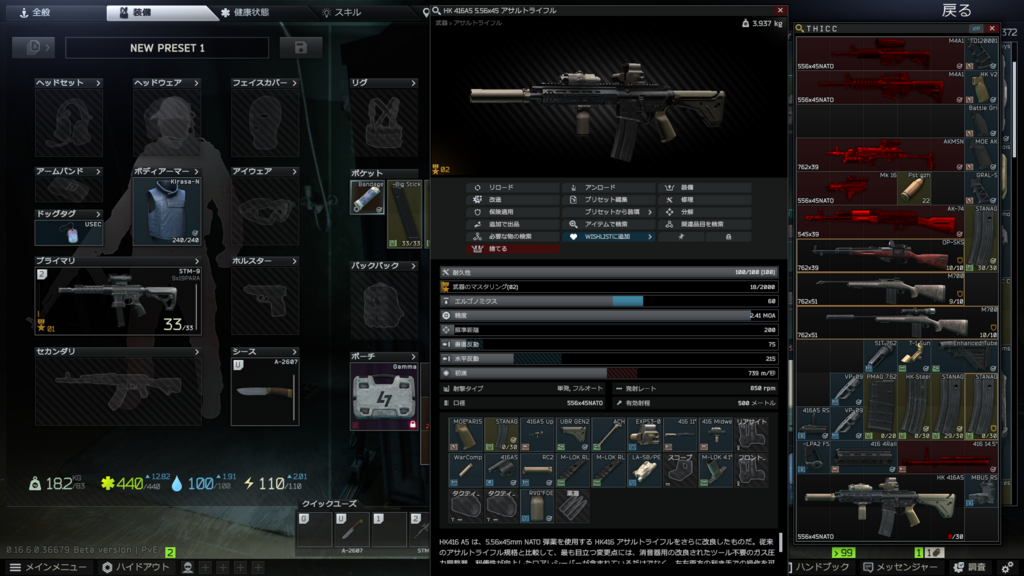
Task: Click the Kirasa-N body armor slot
Action: click(167, 212)
